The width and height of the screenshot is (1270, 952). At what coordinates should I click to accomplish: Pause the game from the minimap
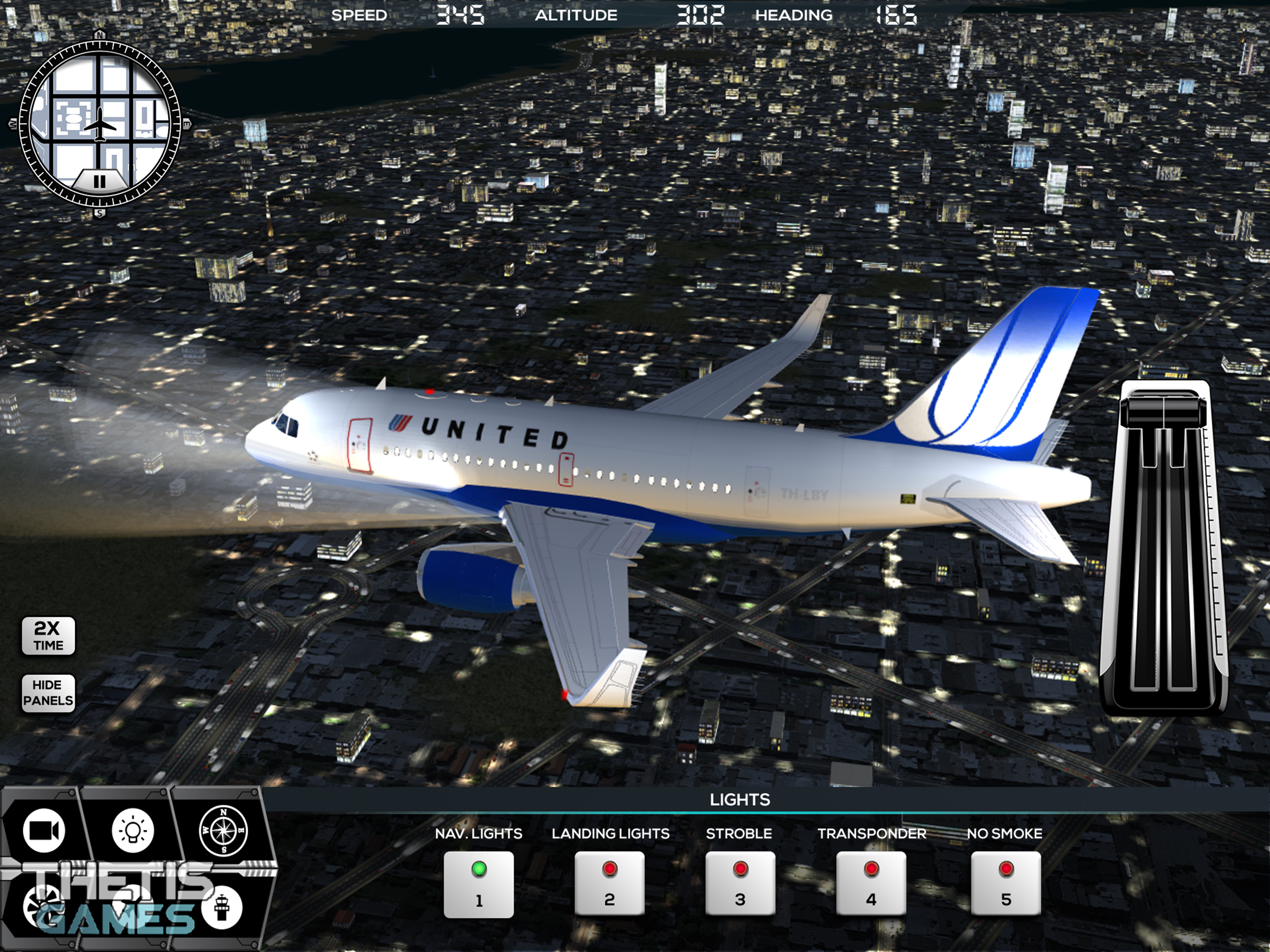pyautogui.click(x=99, y=181)
